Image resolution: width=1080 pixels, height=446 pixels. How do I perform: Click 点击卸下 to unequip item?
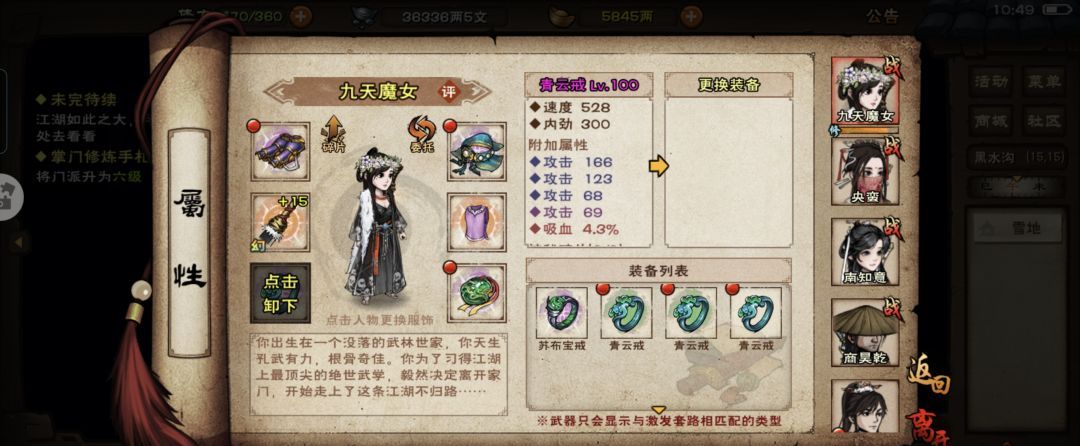(280, 292)
